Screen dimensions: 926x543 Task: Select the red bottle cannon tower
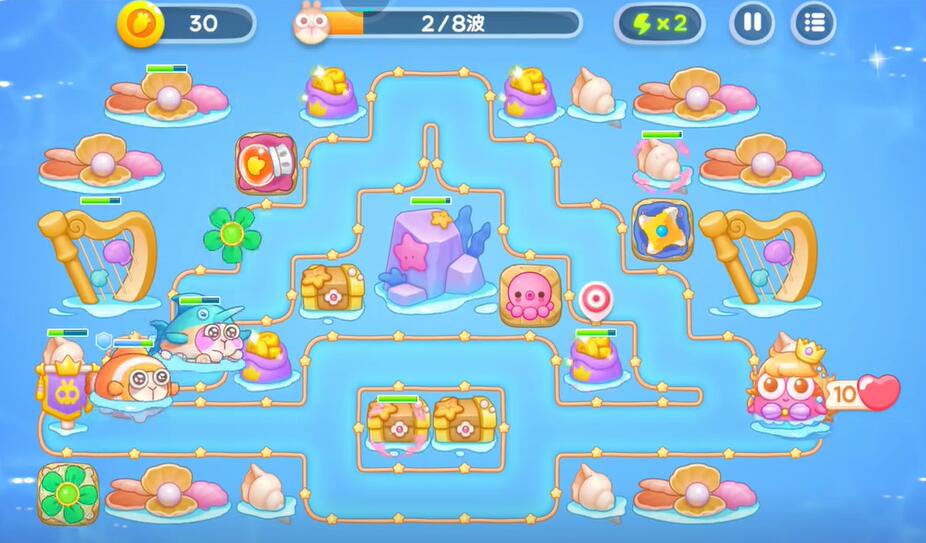266,163
